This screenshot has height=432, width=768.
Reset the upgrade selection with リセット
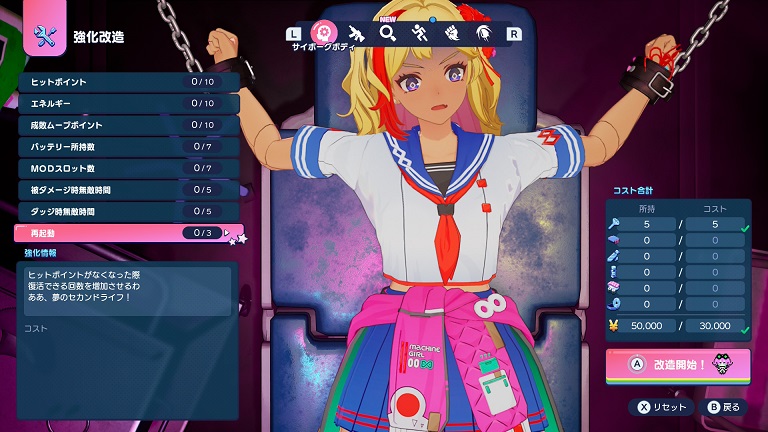pyautogui.click(x=661, y=407)
